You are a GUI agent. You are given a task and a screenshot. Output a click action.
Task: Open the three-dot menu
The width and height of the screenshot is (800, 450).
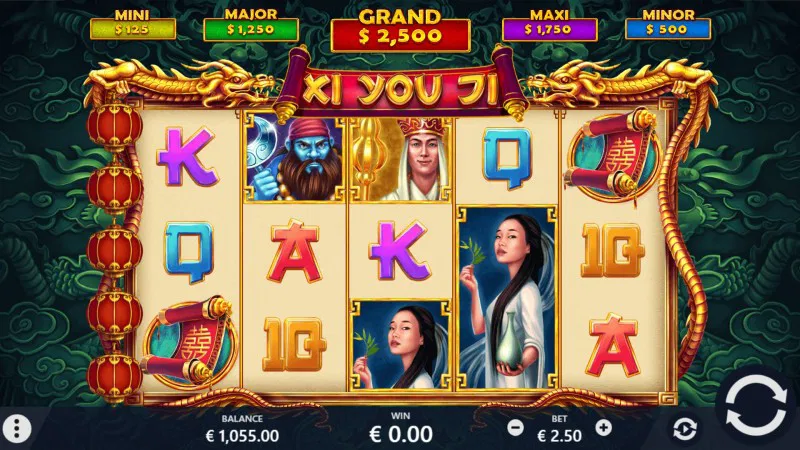tap(18, 428)
